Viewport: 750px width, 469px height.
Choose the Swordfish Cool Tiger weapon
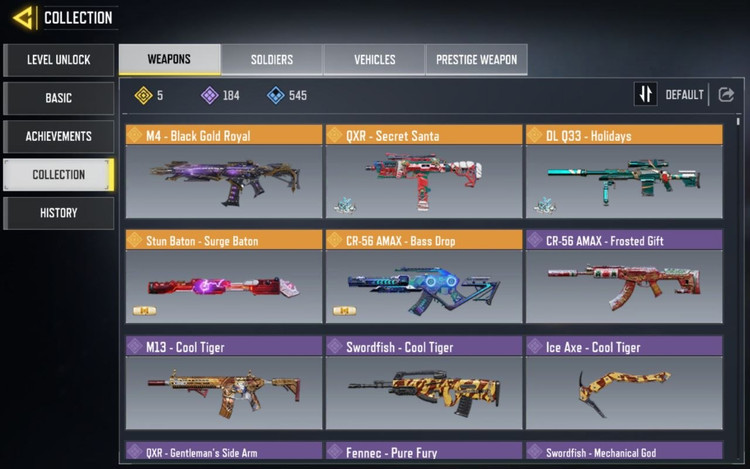(424, 383)
